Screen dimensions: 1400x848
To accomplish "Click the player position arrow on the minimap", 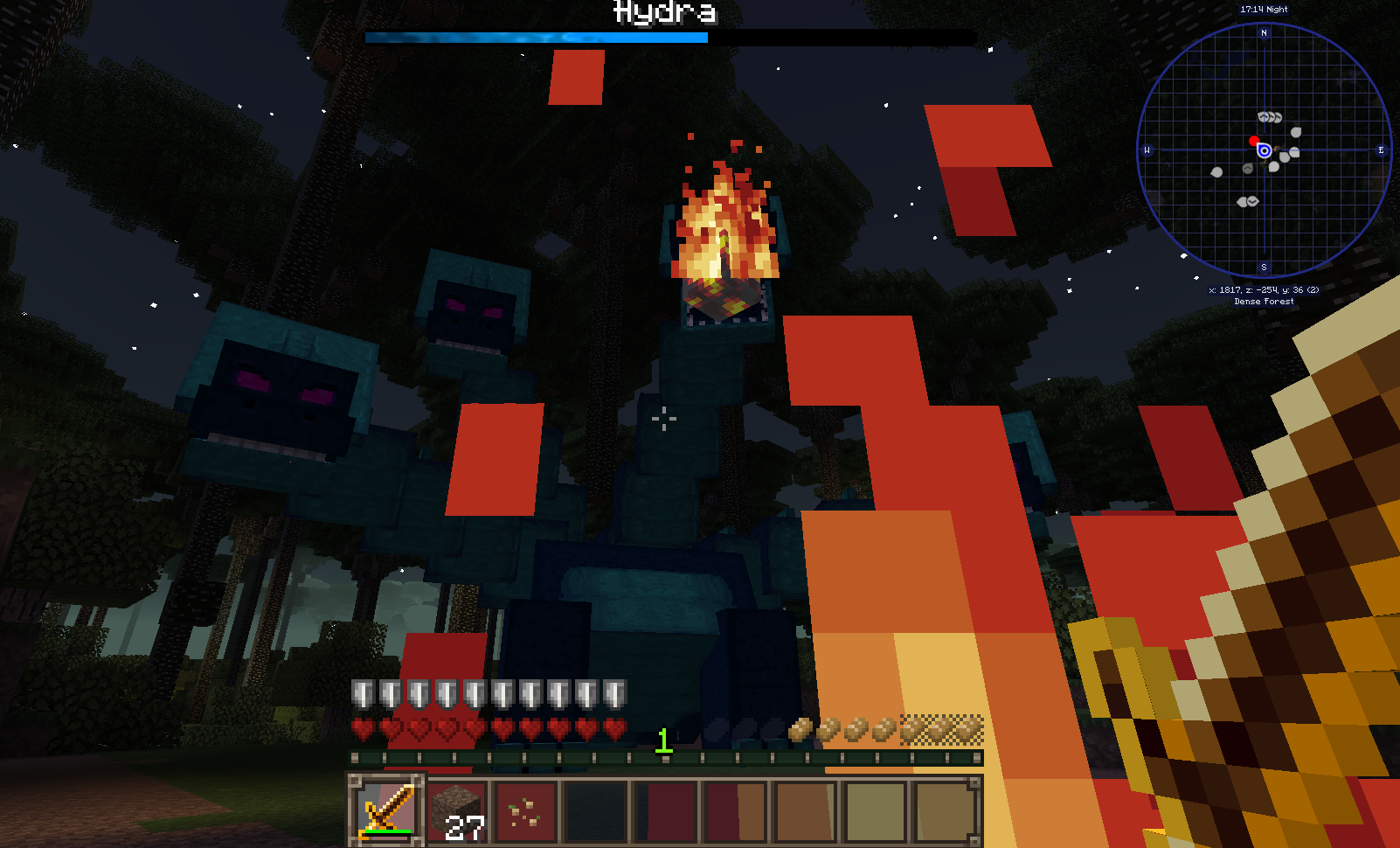I will coord(1265,150).
